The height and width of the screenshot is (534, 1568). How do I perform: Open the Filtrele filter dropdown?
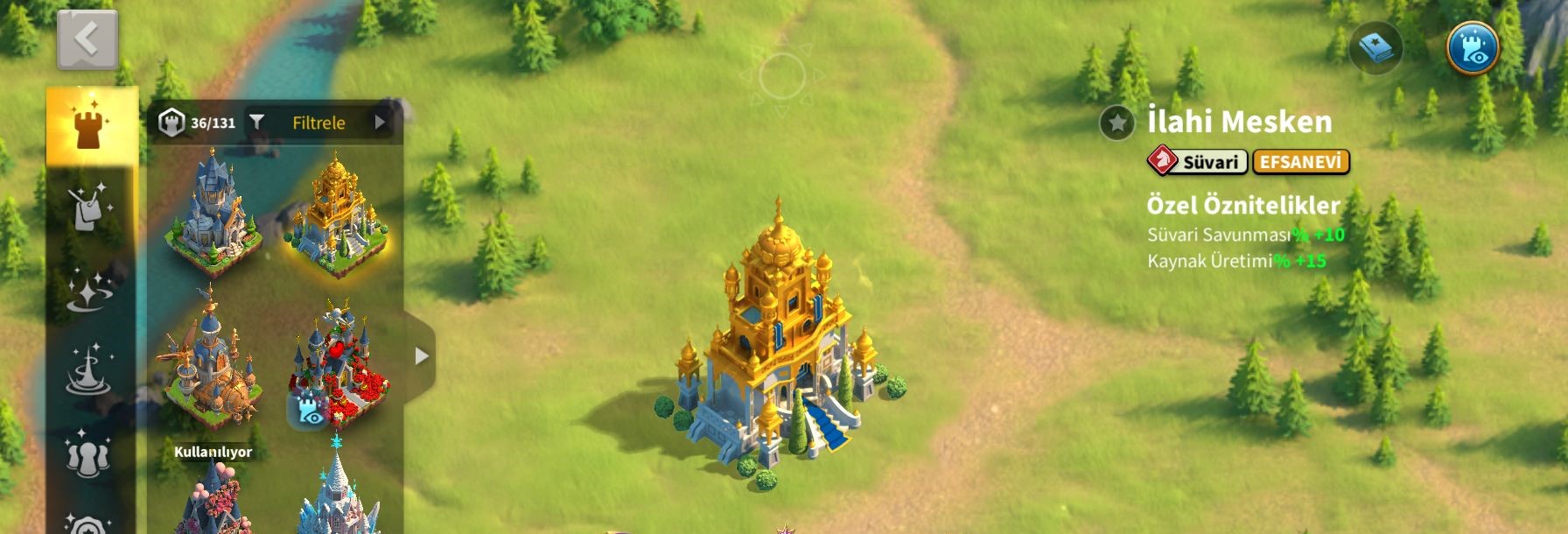[x=319, y=123]
